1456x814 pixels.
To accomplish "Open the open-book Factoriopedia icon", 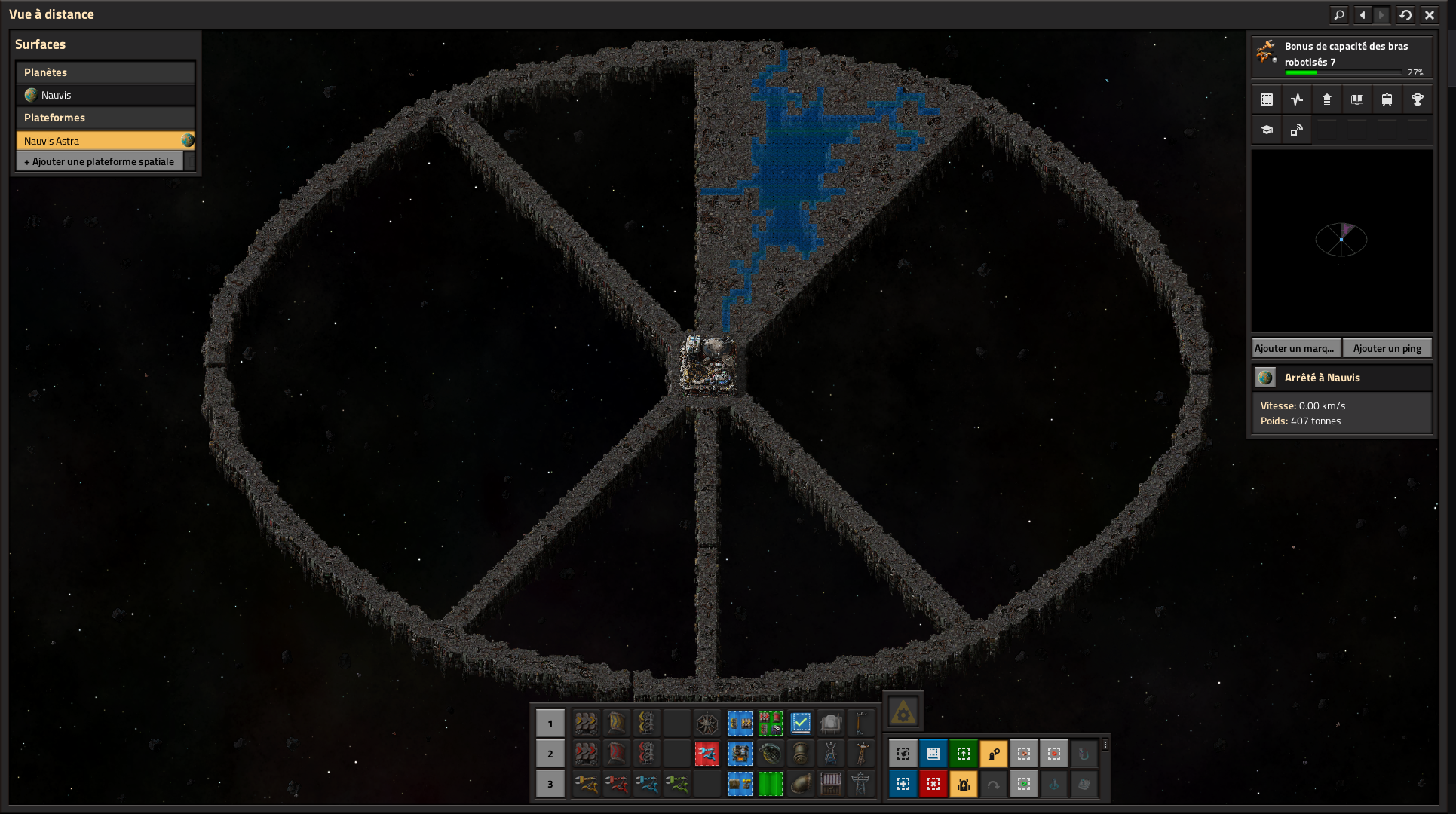I will click(1356, 99).
